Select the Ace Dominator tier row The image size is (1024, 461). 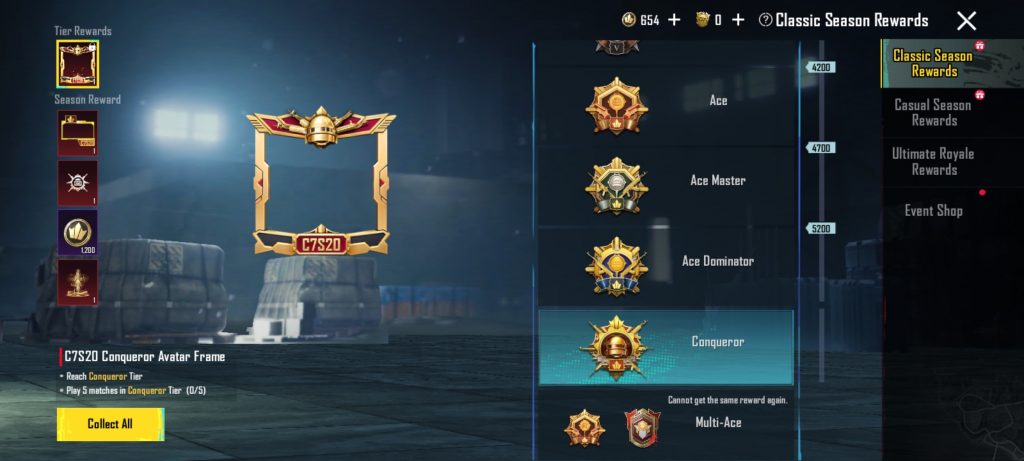667,261
